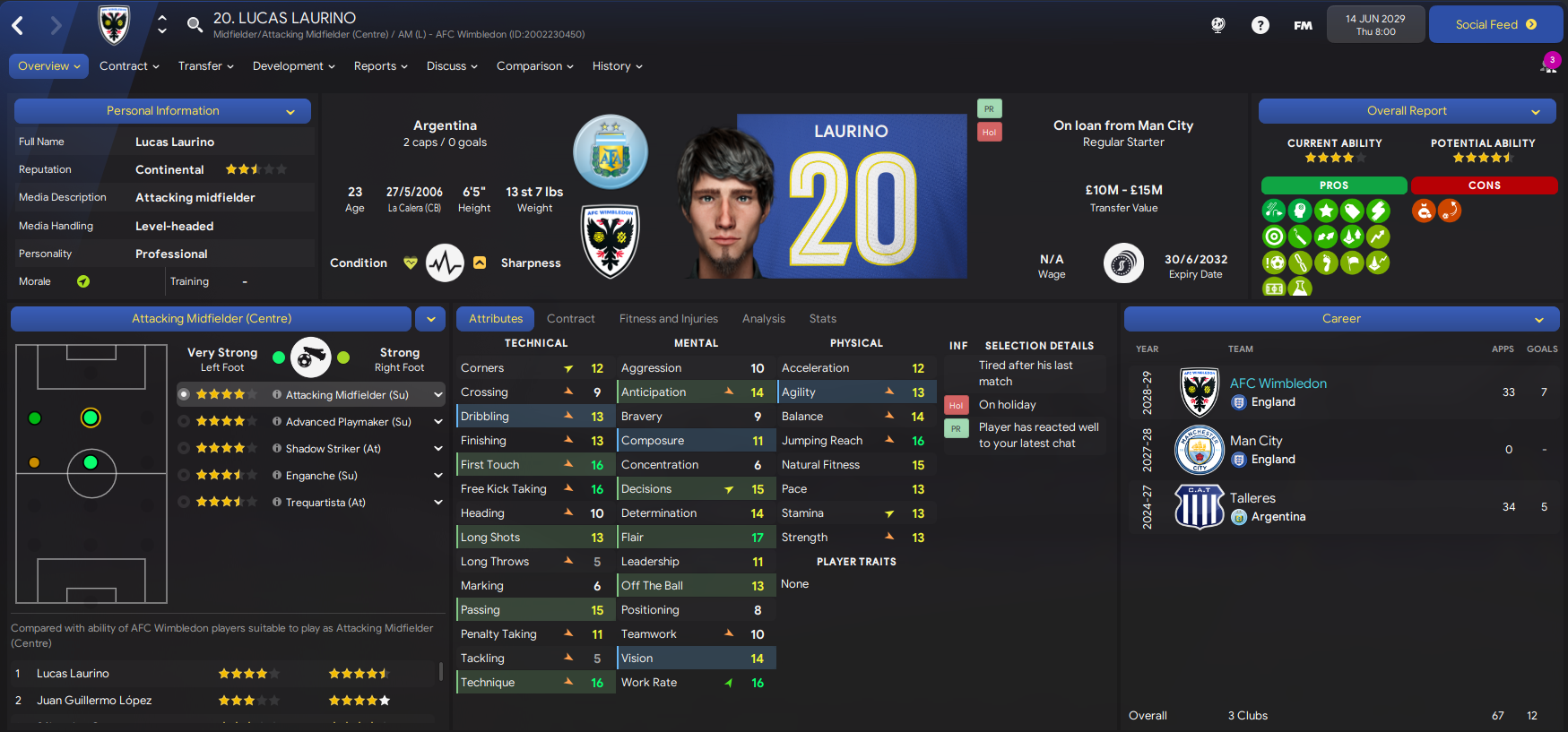Click the help question mark icon
The width and height of the screenshot is (1568, 732).
1260,25
